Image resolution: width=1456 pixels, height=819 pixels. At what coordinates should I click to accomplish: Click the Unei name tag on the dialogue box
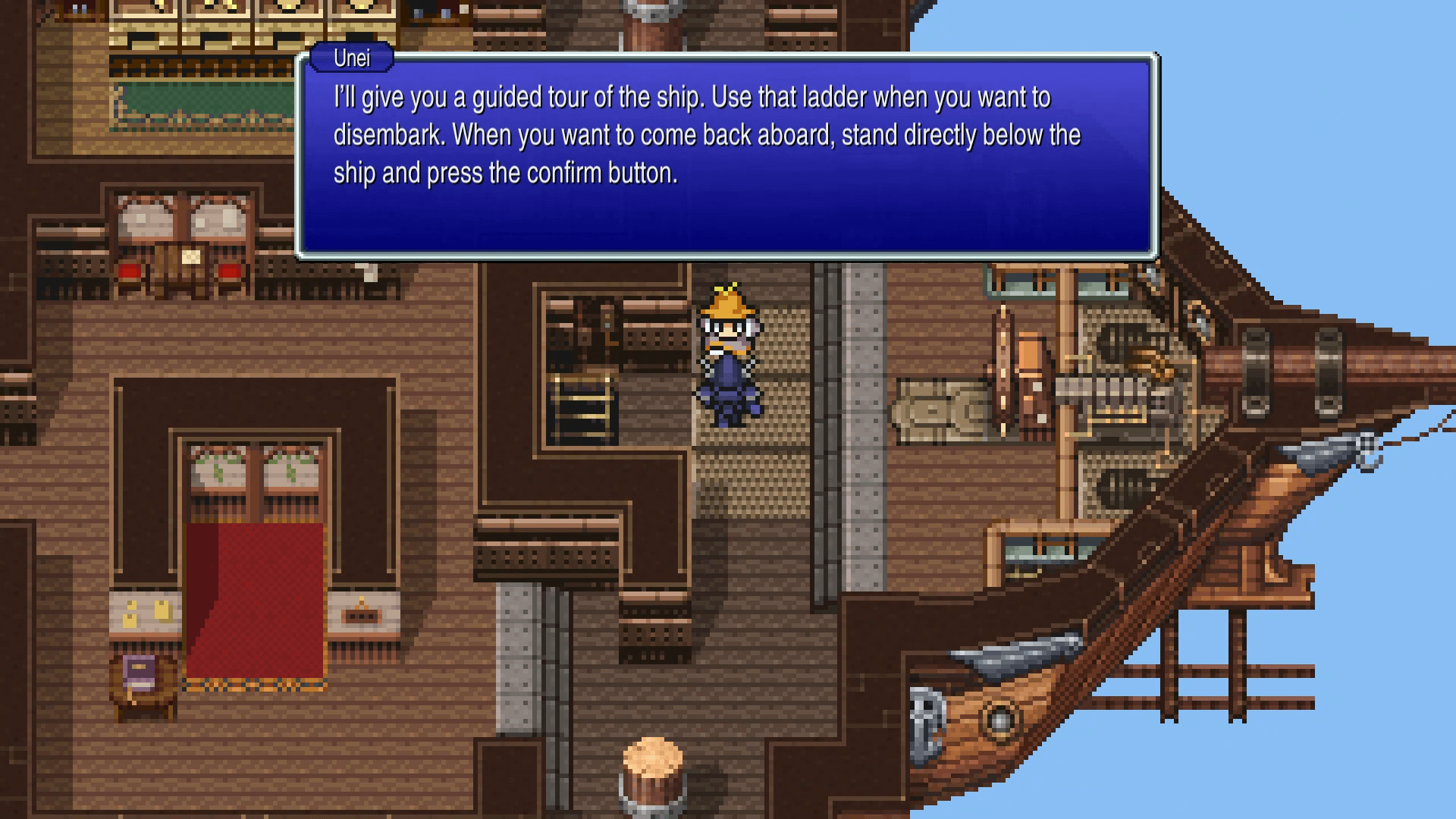(x=351, y=58)
